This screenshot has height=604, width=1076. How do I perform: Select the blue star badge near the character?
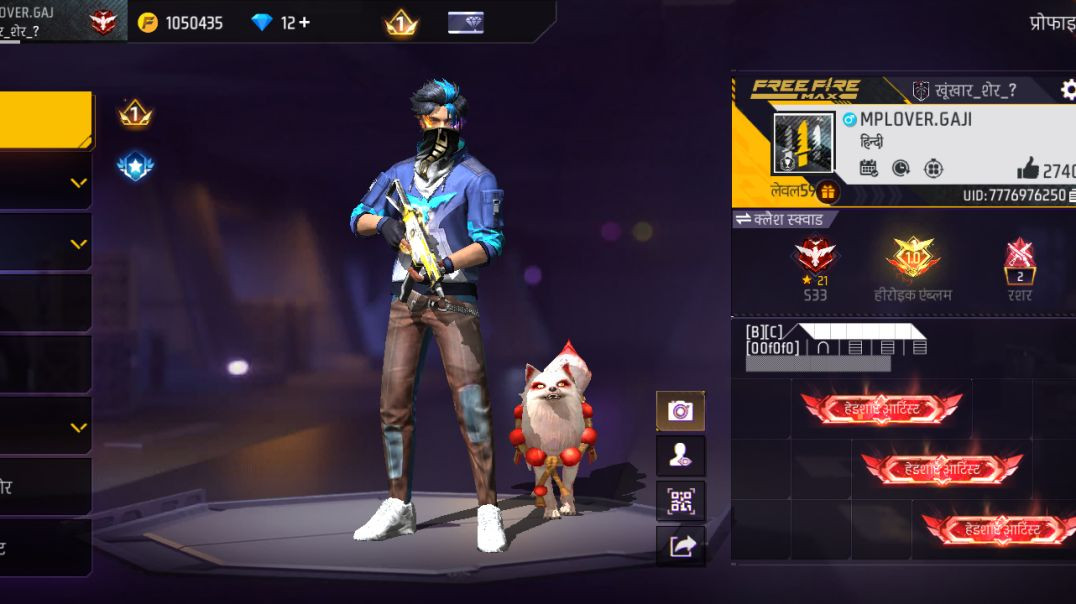pos(135,166)
